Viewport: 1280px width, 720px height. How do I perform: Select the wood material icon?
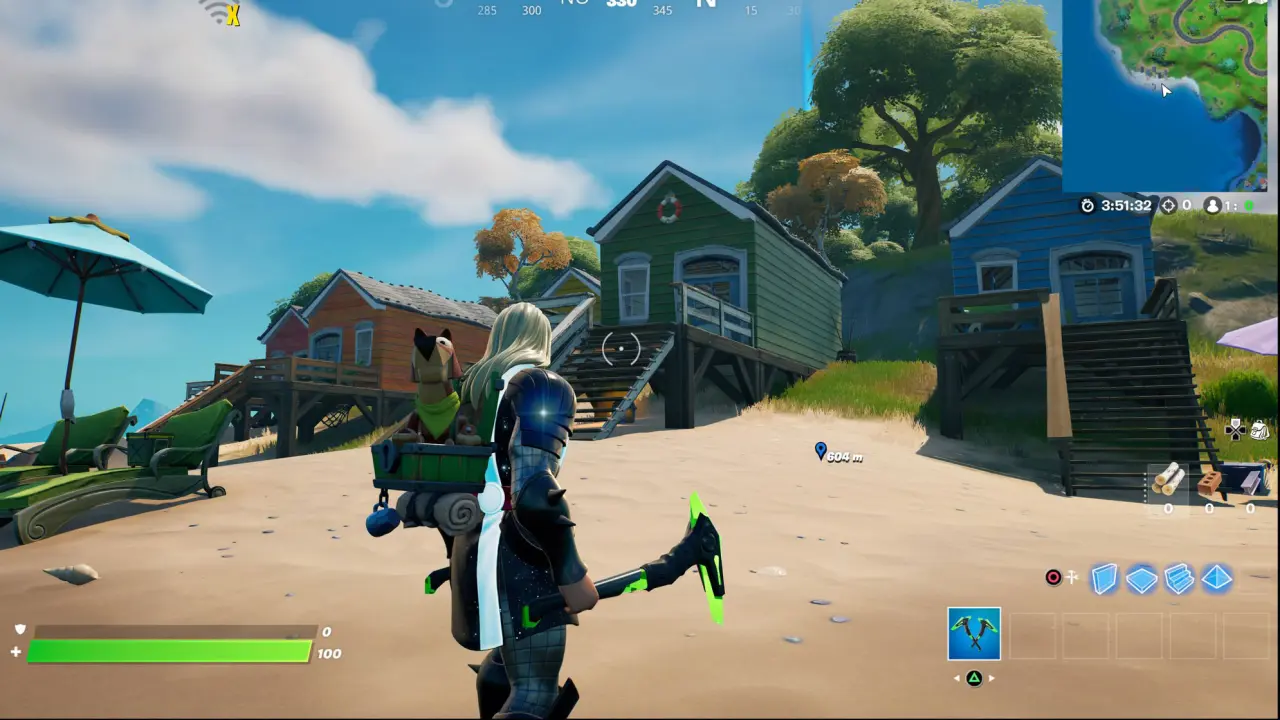[x=1168, y=481]
